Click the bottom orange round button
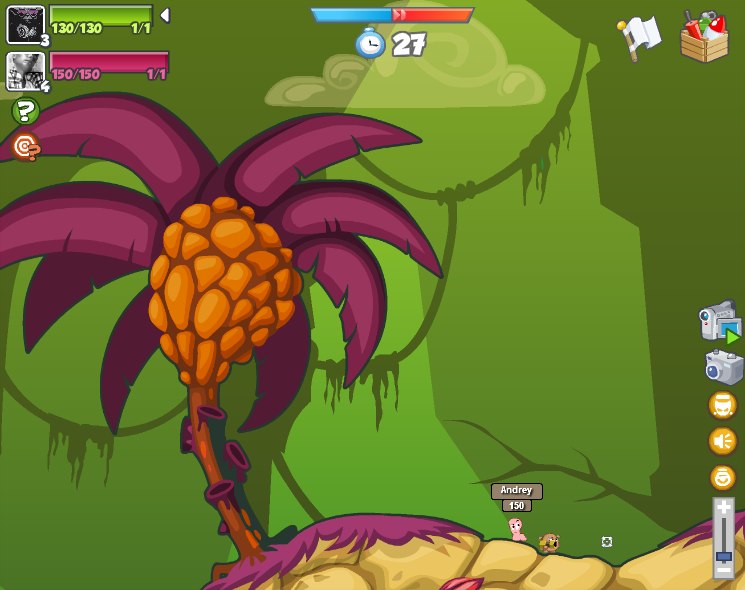745x590 pixels. coord(722,477)
